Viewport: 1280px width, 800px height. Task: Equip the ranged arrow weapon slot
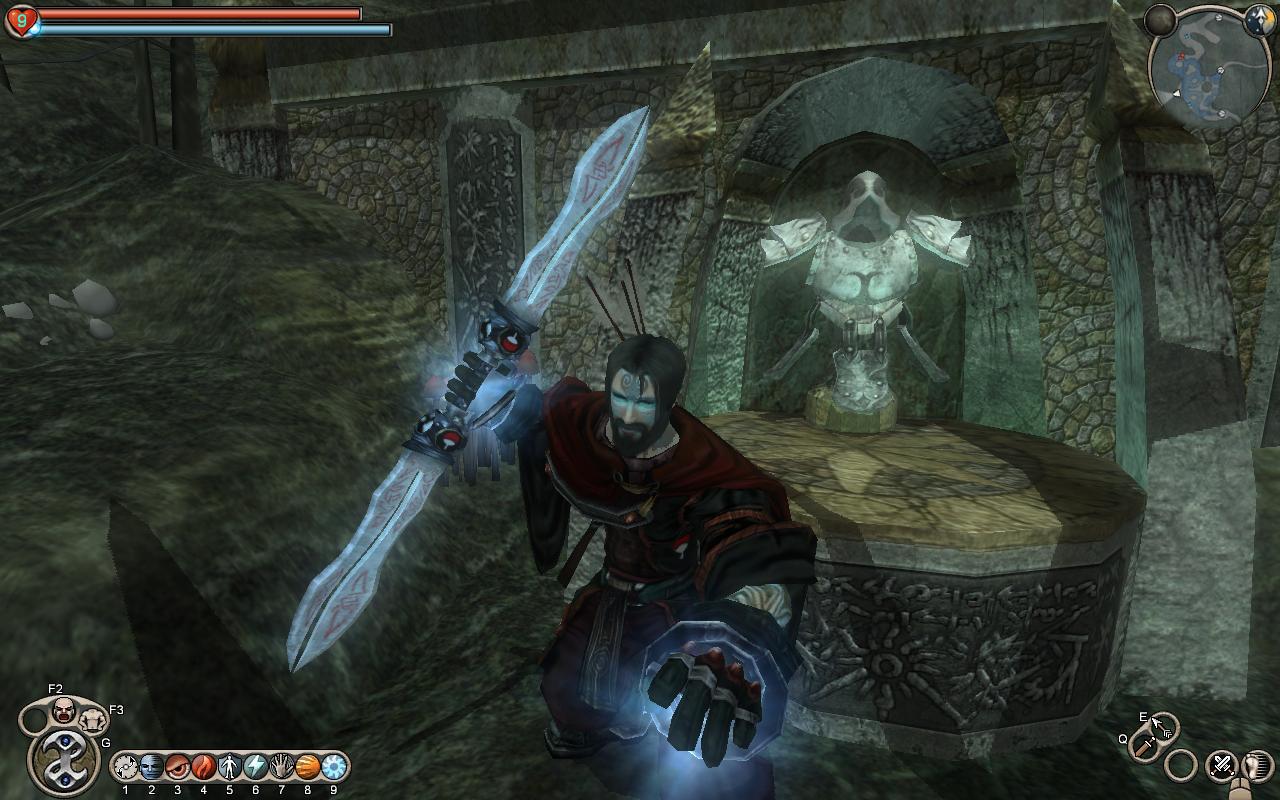point(1164,725)
